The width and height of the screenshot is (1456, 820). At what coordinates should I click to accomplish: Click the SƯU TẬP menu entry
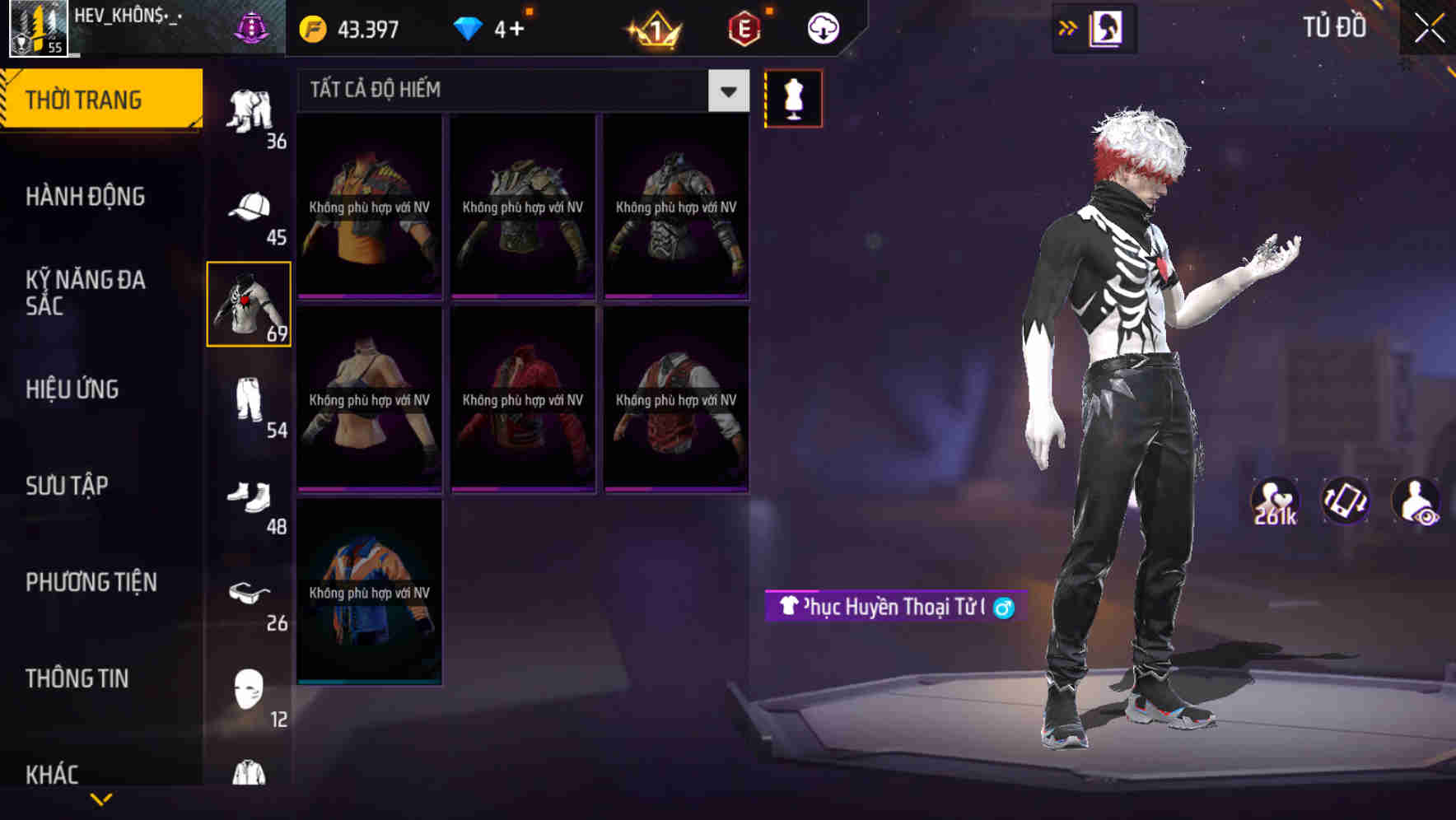(66, 486)
